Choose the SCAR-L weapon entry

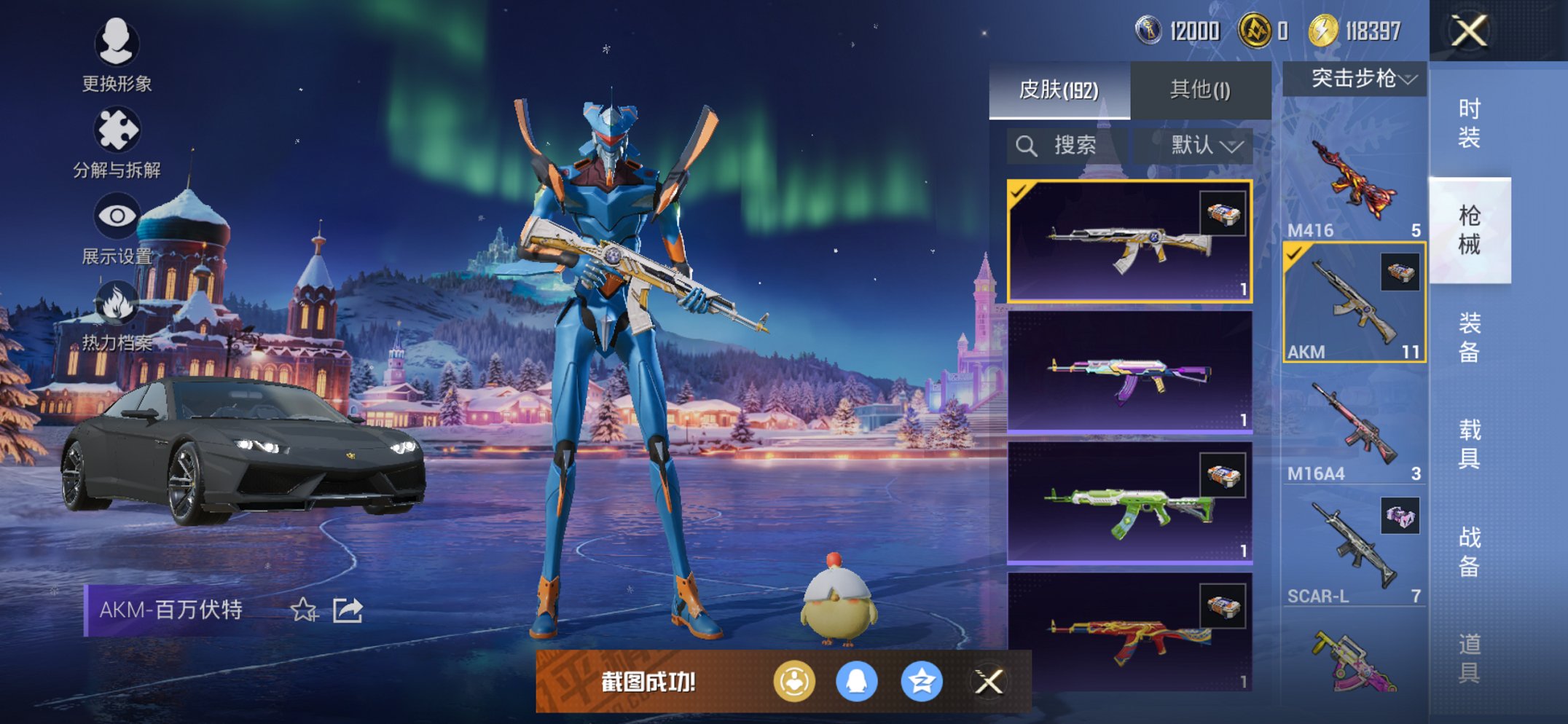coord(1354,548)
